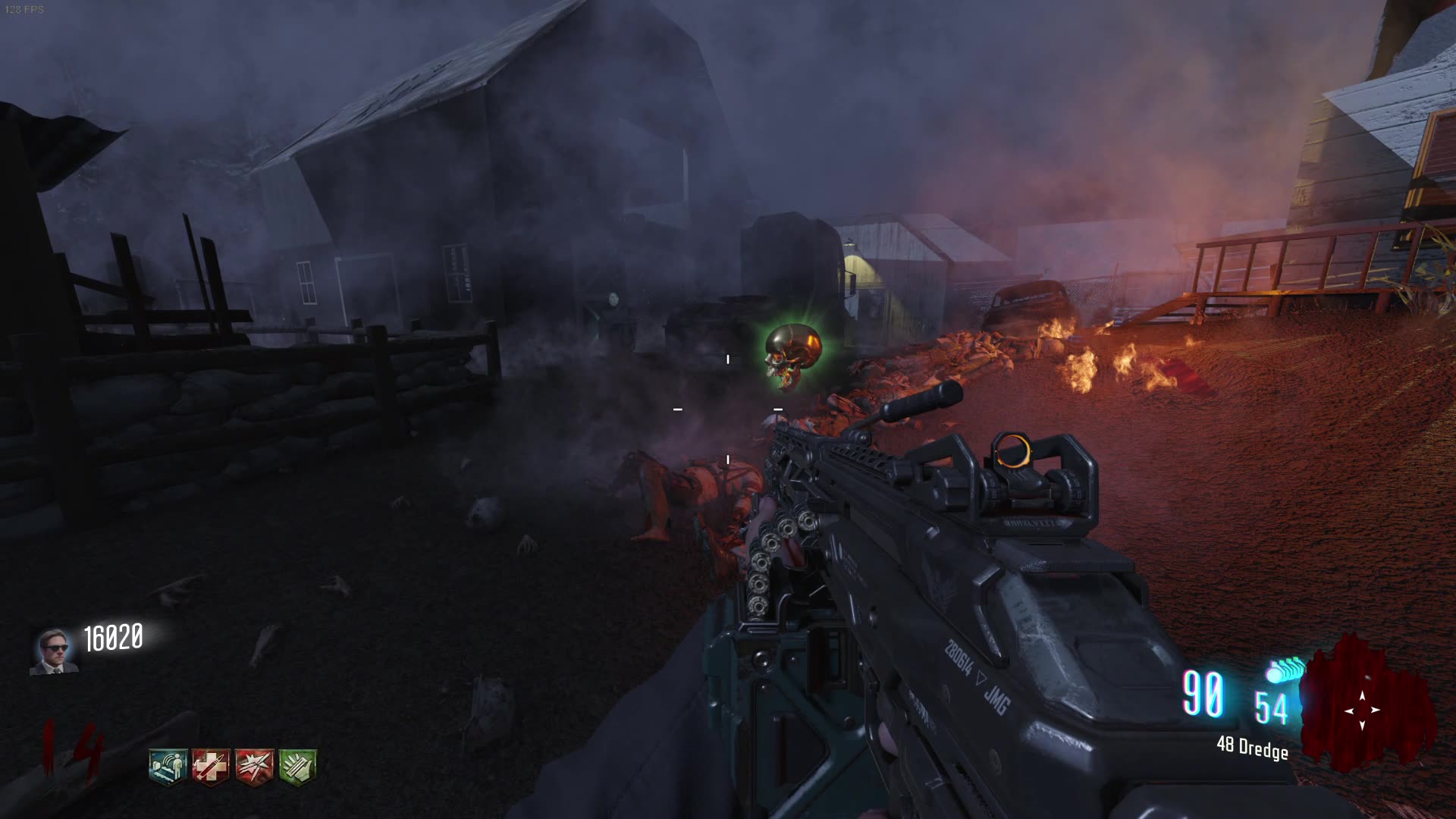Click the center crosshair reticle

click(727, 409)
